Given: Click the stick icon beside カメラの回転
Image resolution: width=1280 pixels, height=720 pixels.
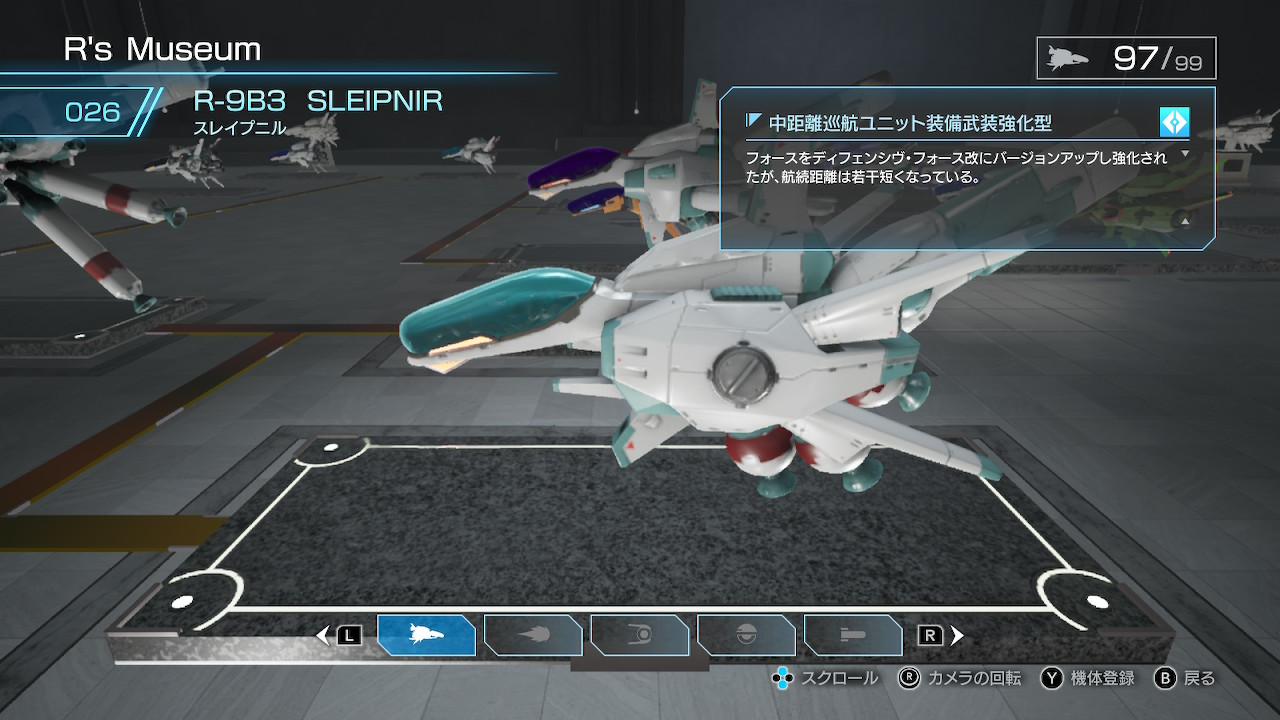Looking at the screenshot, I should click(908, 678).
